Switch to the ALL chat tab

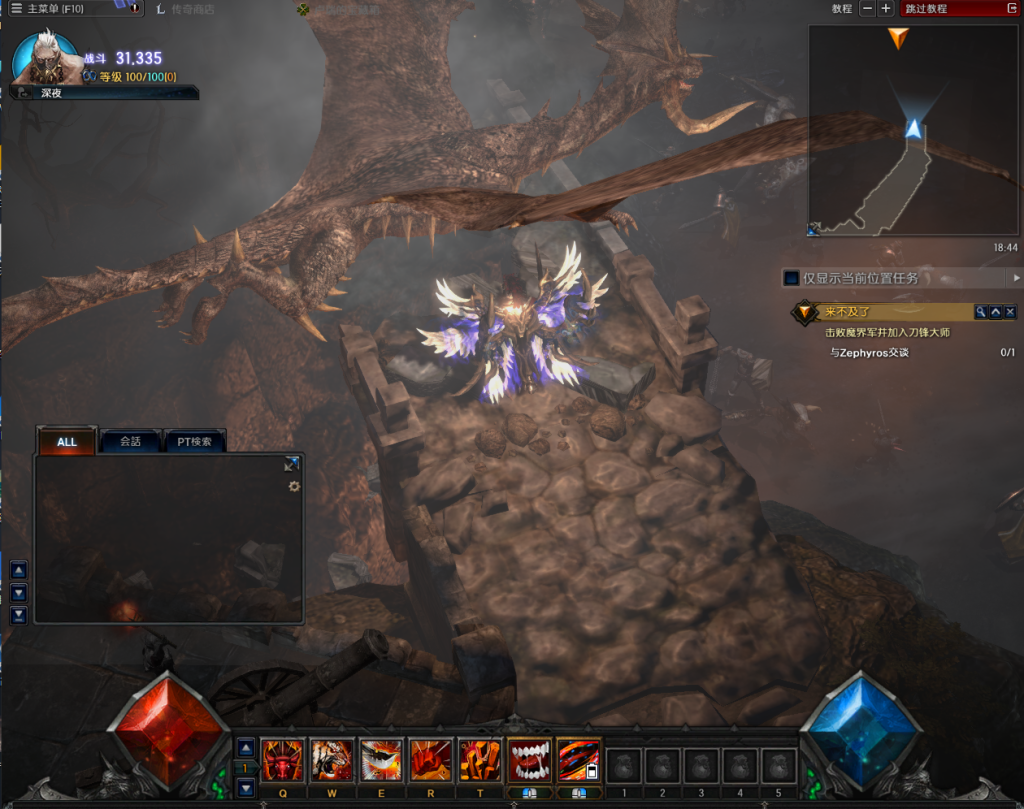click(67, 442)
